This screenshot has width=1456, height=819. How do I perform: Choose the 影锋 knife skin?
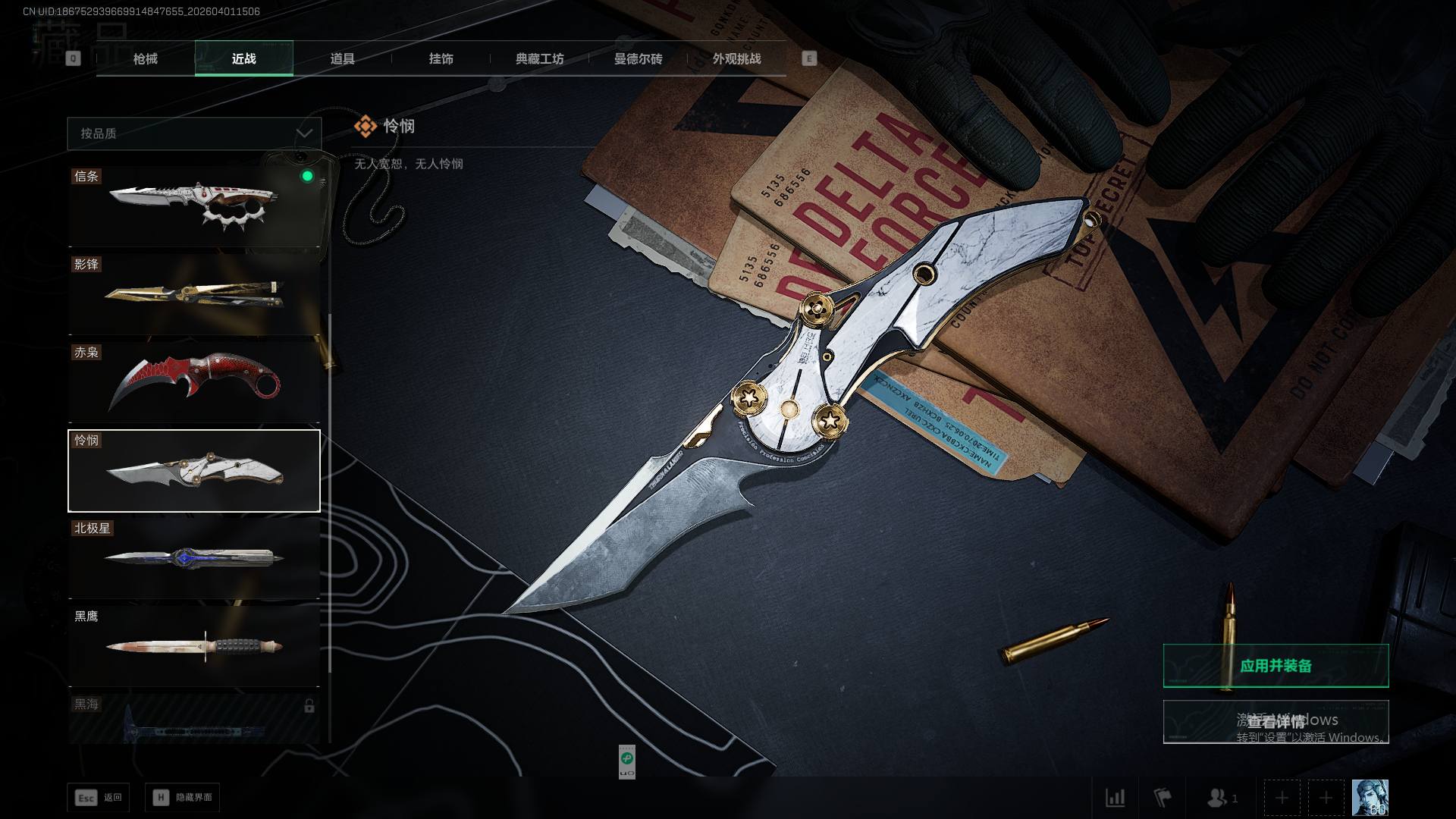(x=194, y=294)
